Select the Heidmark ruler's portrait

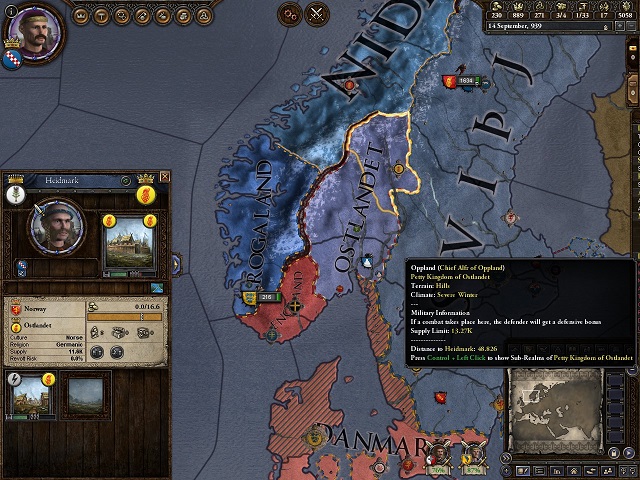57,227
